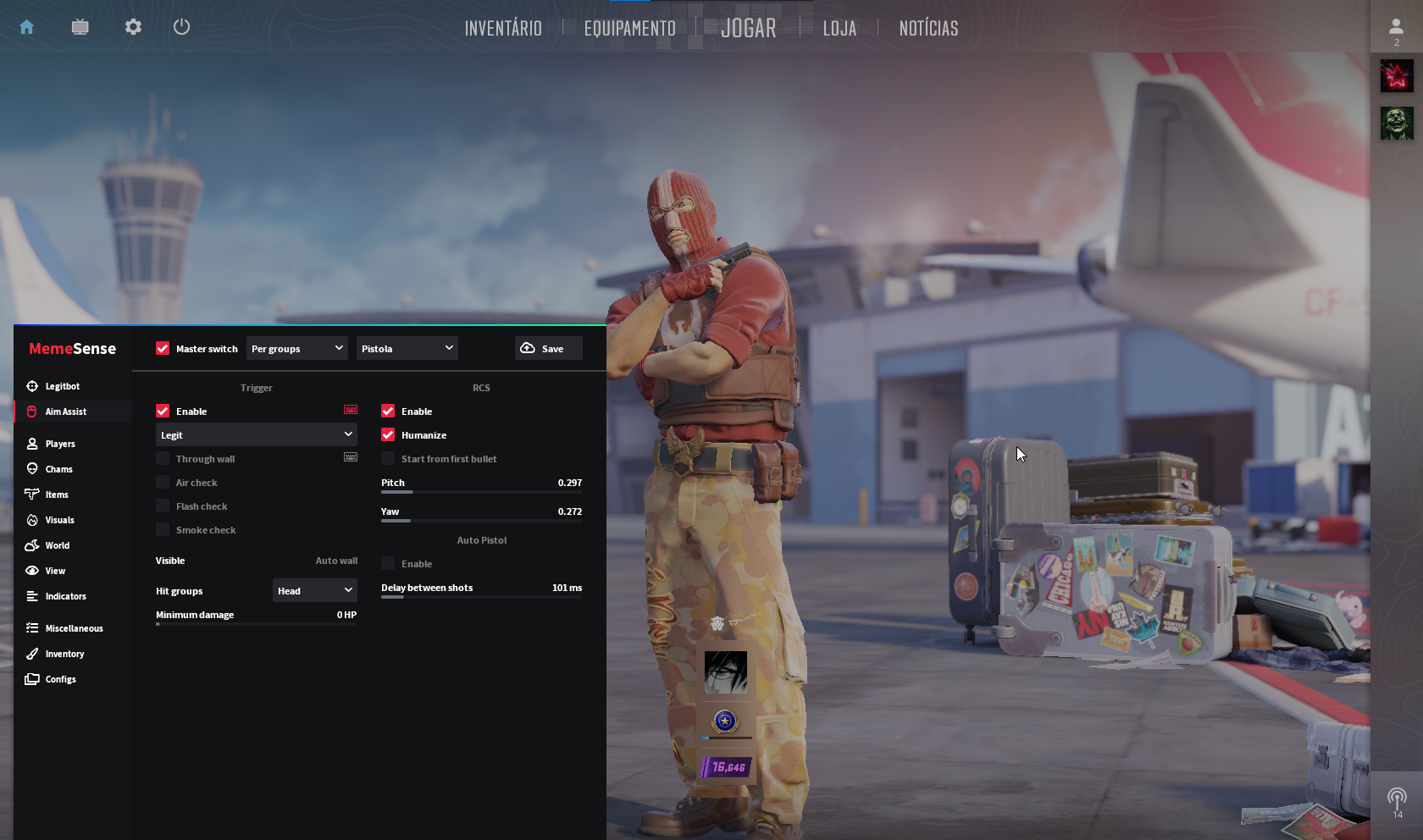The image size is (1423, 840).
Task: Disable the Humanize option under RCS
Action: (x=388, y=435)
